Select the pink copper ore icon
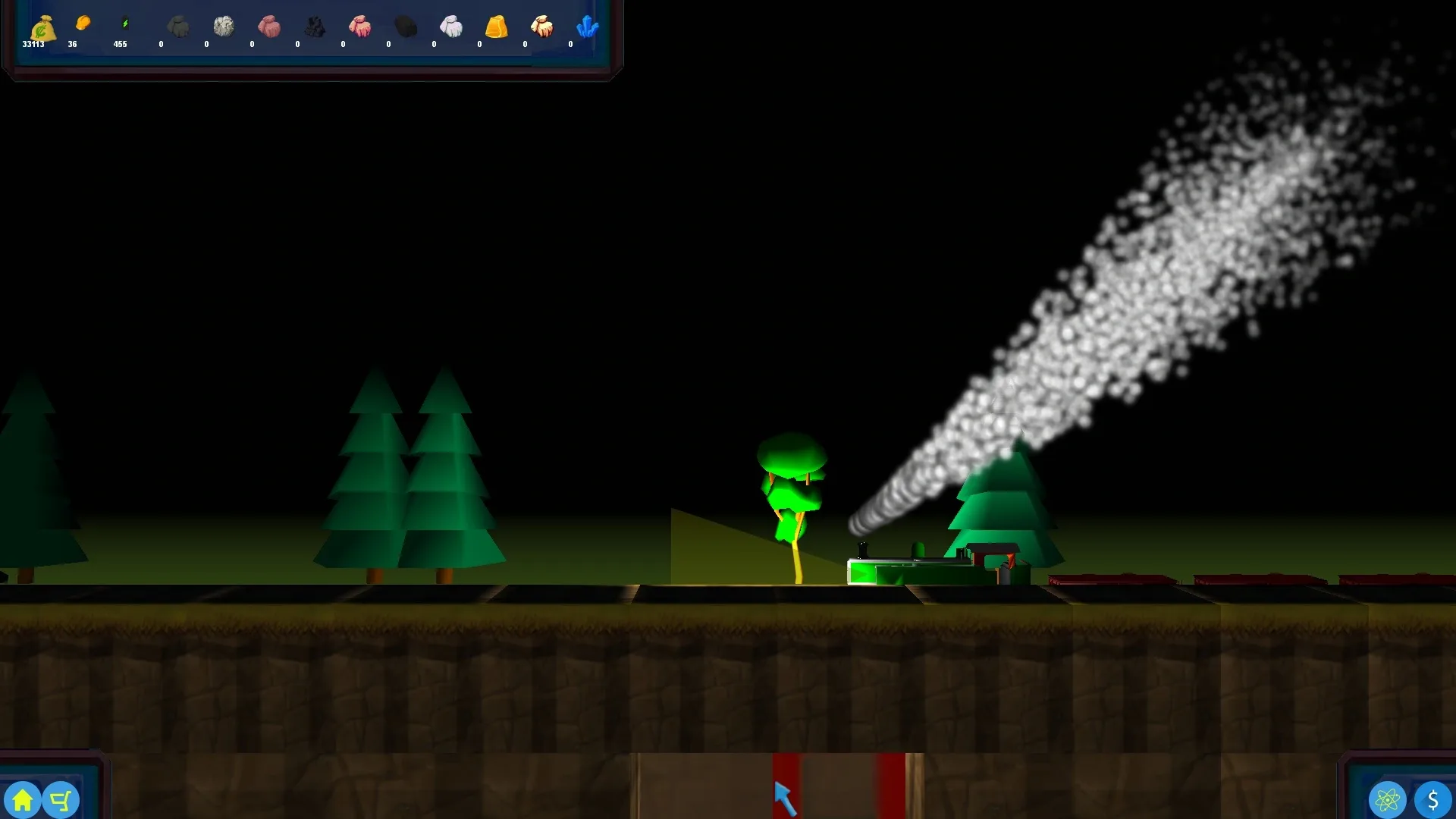This screenshot has width=1456, height=819. coord(270,27)
